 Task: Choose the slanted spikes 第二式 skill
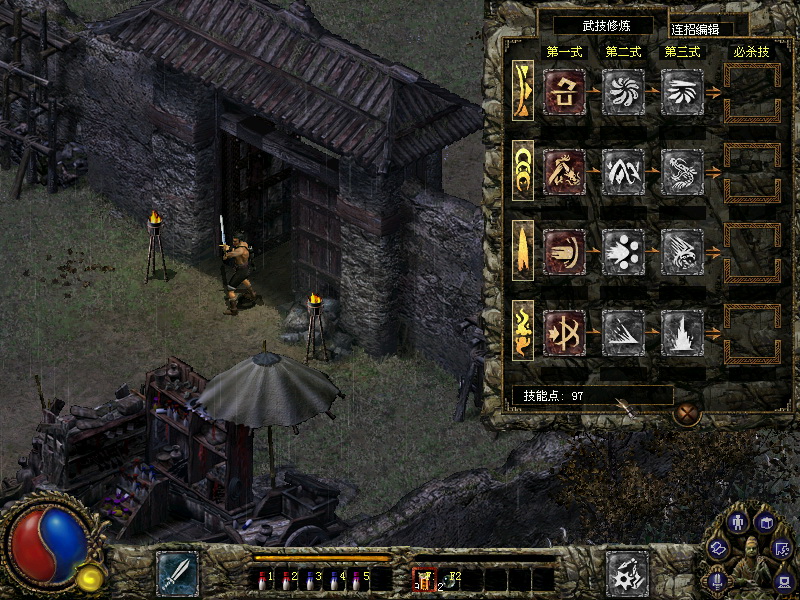(x=623, y=332)
